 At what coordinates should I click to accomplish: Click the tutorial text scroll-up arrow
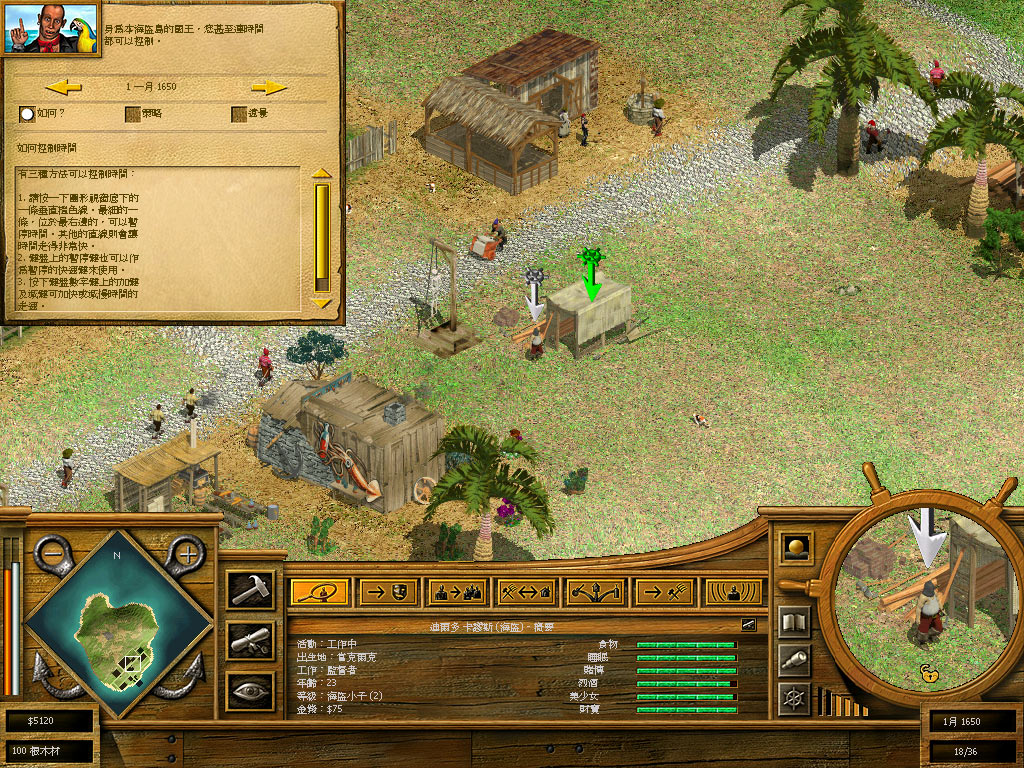click(x=321, y=173)
